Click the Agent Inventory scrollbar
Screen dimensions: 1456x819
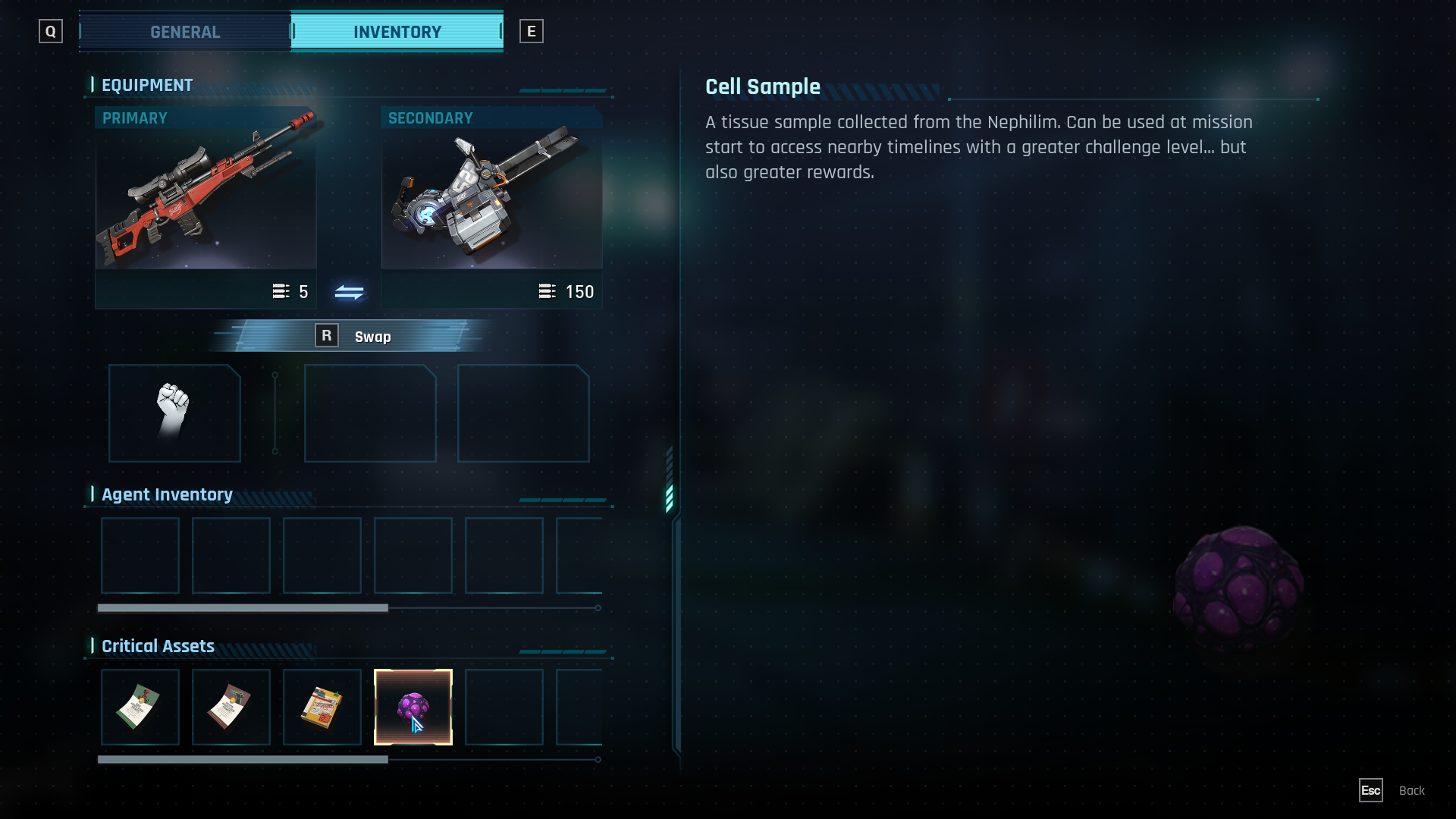click(x=243, y=608)
